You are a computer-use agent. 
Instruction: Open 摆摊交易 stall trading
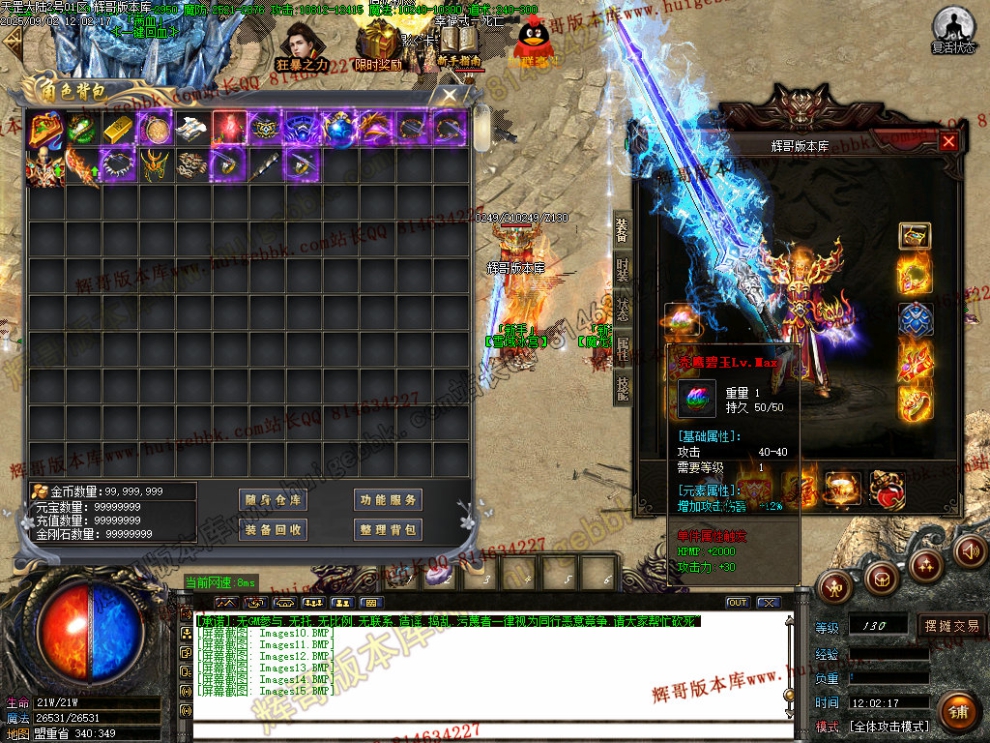pos(951,627)
